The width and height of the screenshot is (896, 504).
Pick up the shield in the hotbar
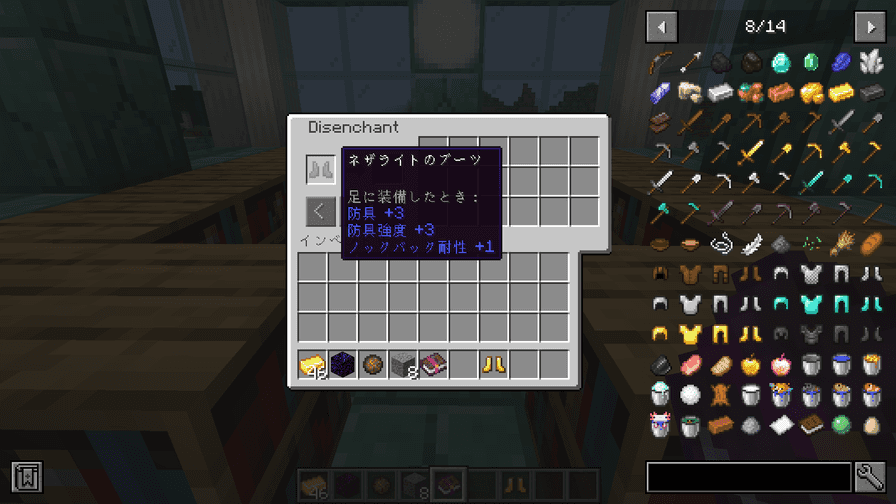click(x=373, y=365)
